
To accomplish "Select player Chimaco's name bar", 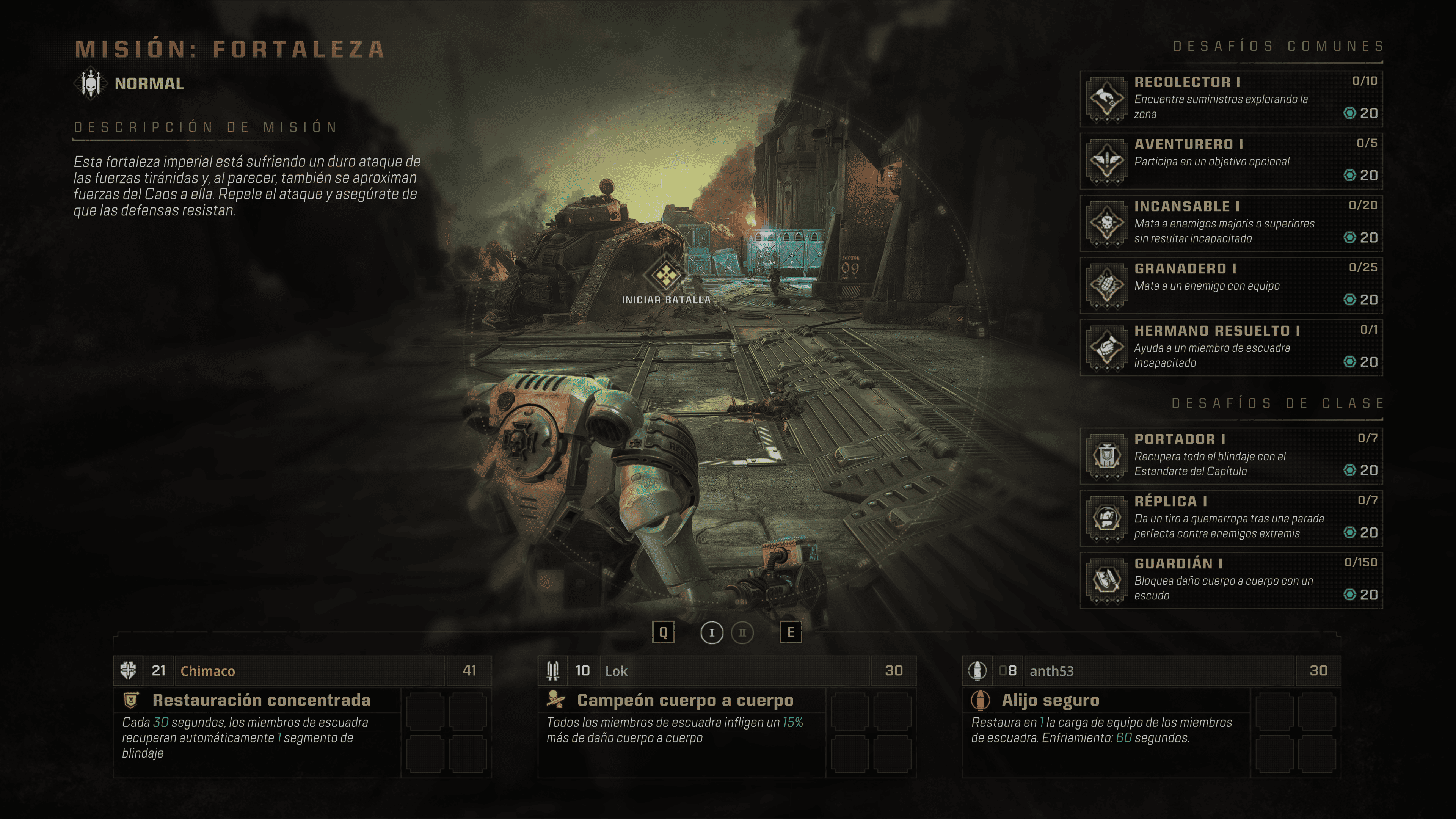I will (x=310, y=671).
